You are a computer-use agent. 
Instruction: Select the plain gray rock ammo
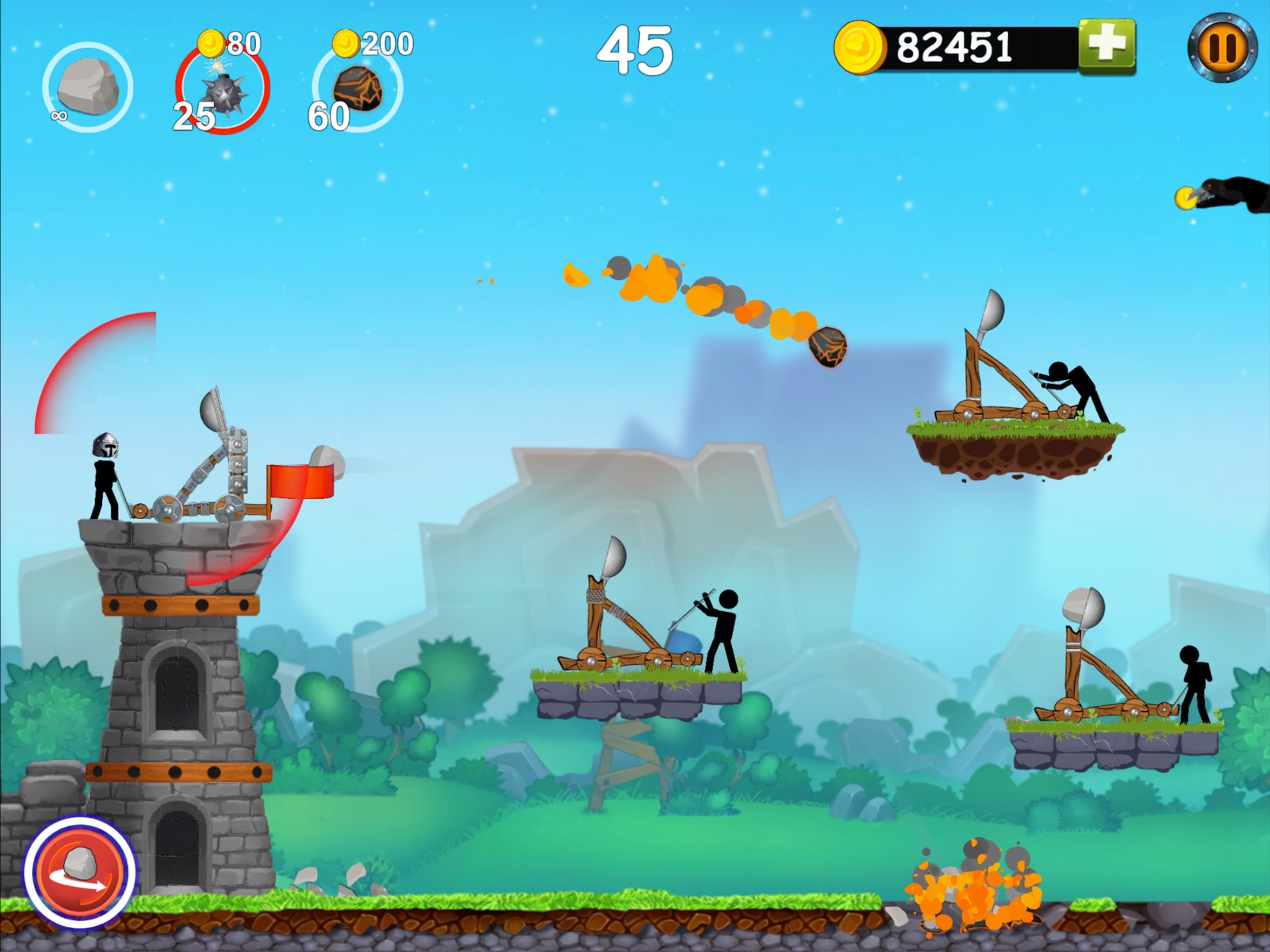click(x=88, y=87)
